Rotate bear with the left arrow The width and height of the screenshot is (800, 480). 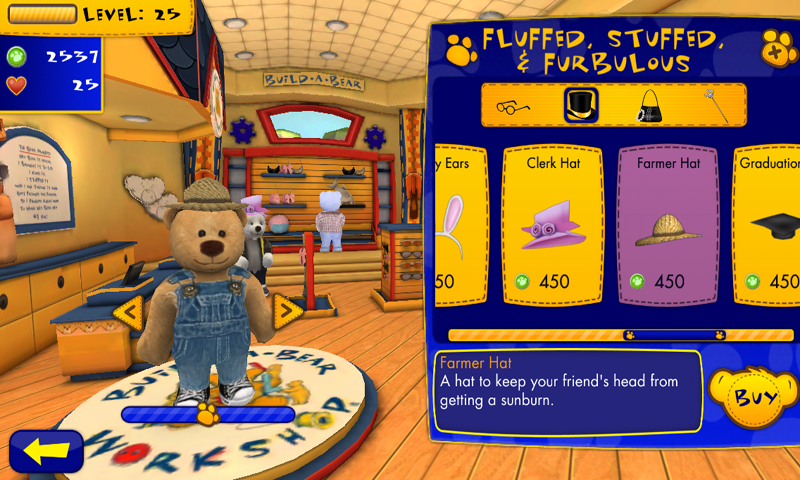pos(129,313)
